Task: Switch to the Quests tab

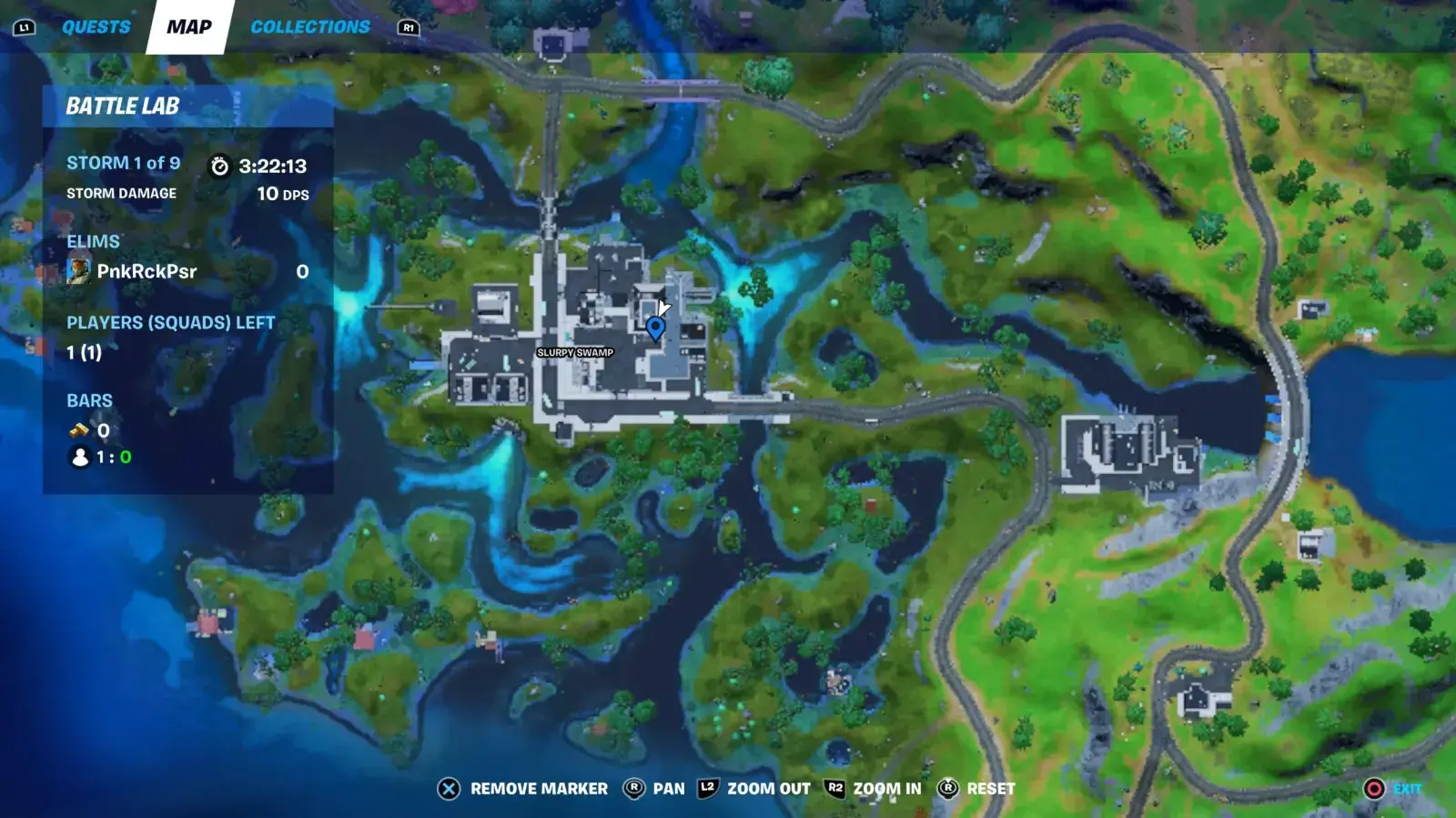Action: [96, 27]
